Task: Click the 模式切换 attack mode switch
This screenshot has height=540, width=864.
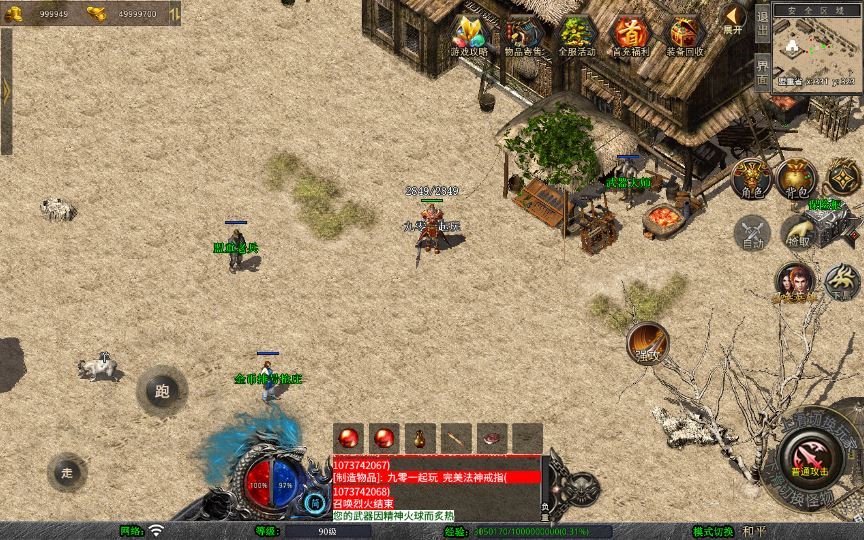Action: click(x=717, y=531)
